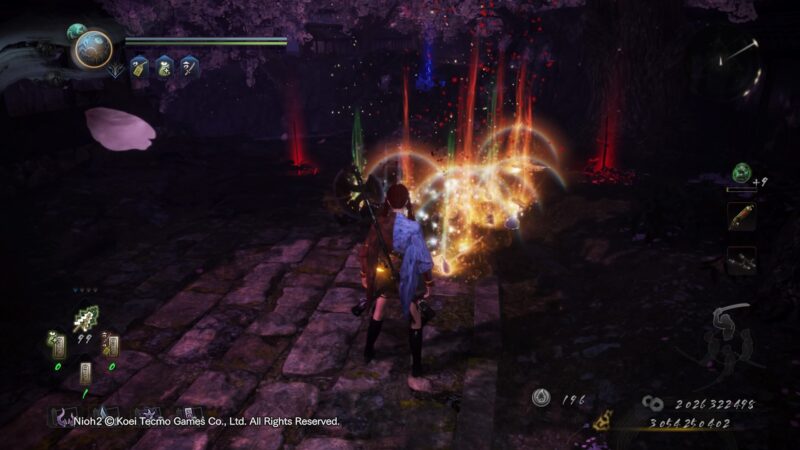The width and height of the screenshot is (800, 450).
Task: Select the guardian spirit orb
Action: 93,49
